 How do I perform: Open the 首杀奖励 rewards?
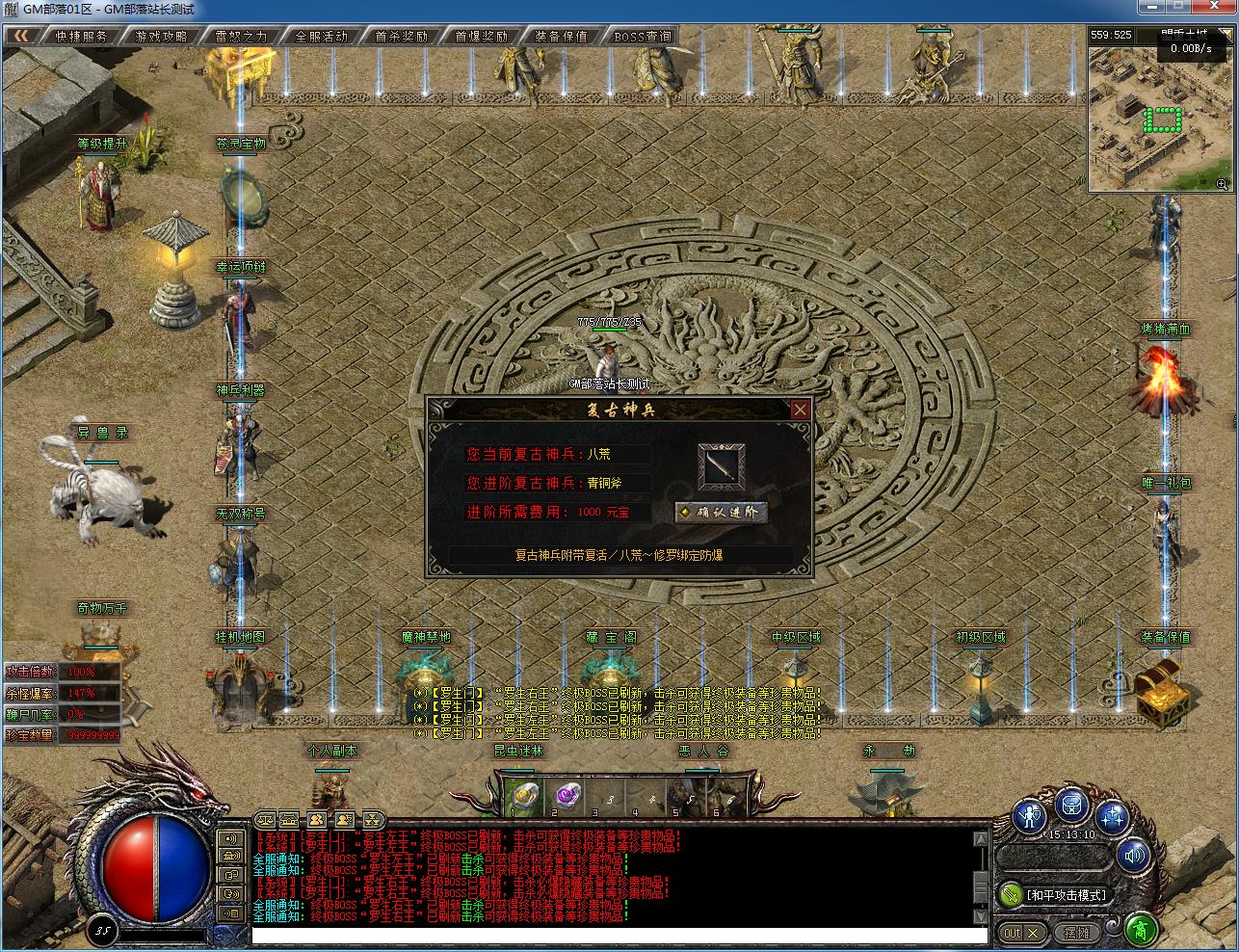pyautogui.click(x=401, y=37)
